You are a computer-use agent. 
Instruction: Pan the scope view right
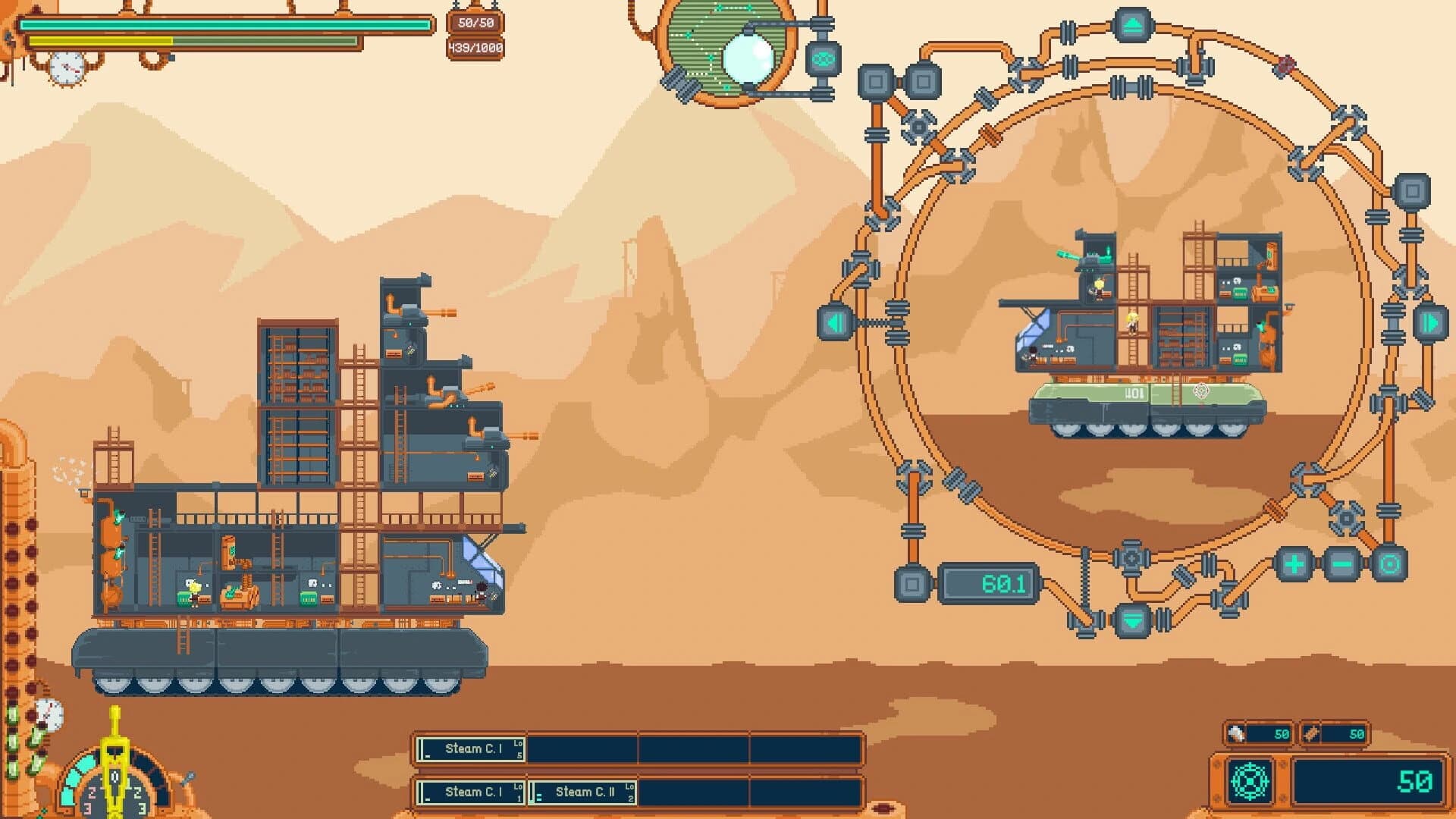coord(1430,324)
